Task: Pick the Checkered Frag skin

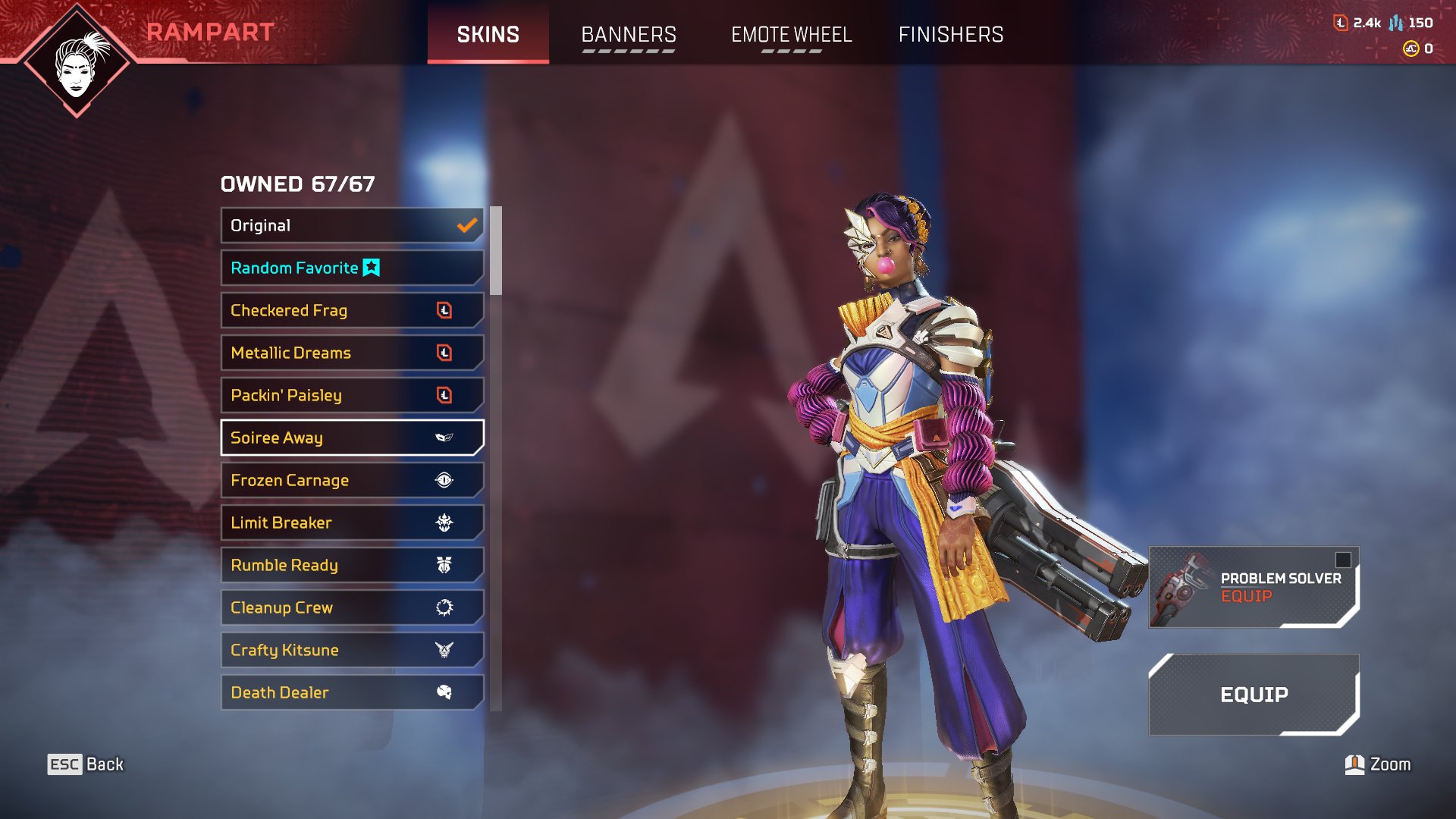Action: click(352, 310)
